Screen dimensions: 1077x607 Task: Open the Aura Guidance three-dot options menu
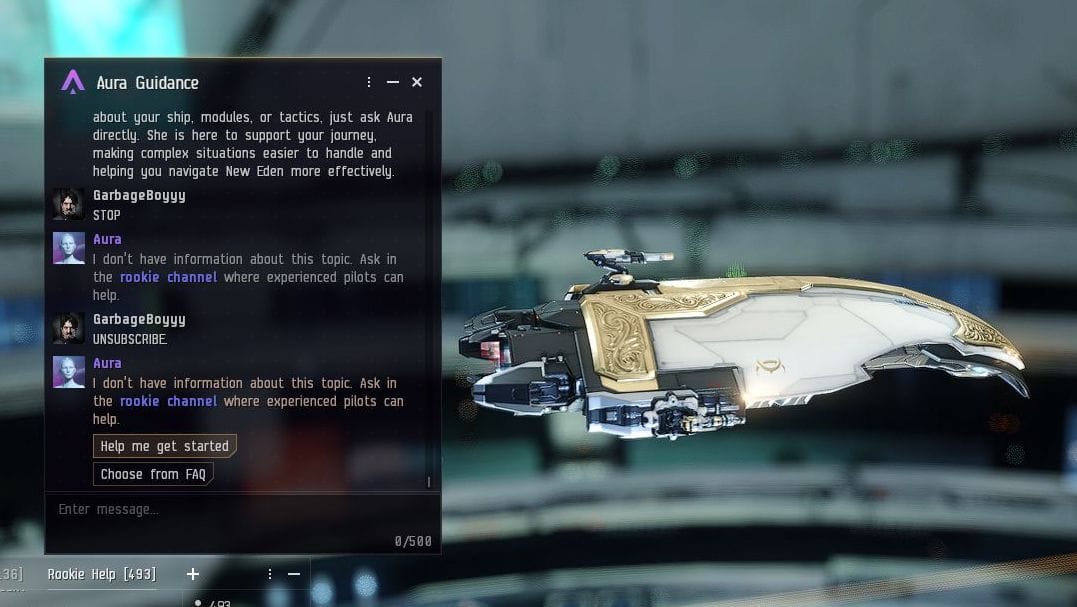pos(369,82)
